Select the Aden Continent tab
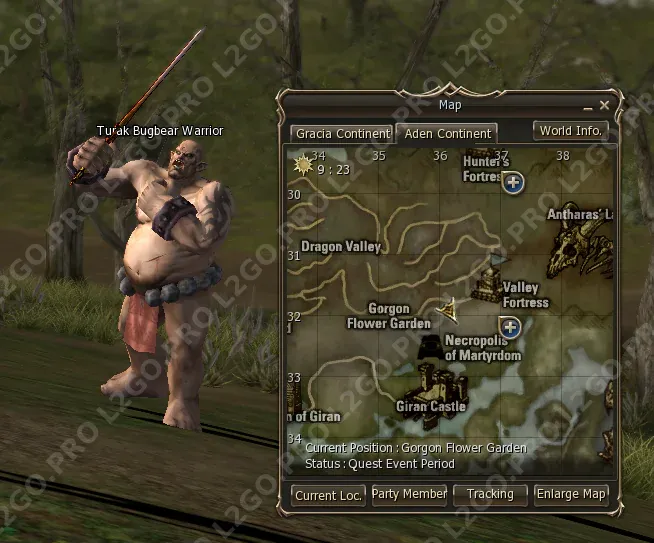This screenshot has height=543, width=654. click(x=445, y=133)
